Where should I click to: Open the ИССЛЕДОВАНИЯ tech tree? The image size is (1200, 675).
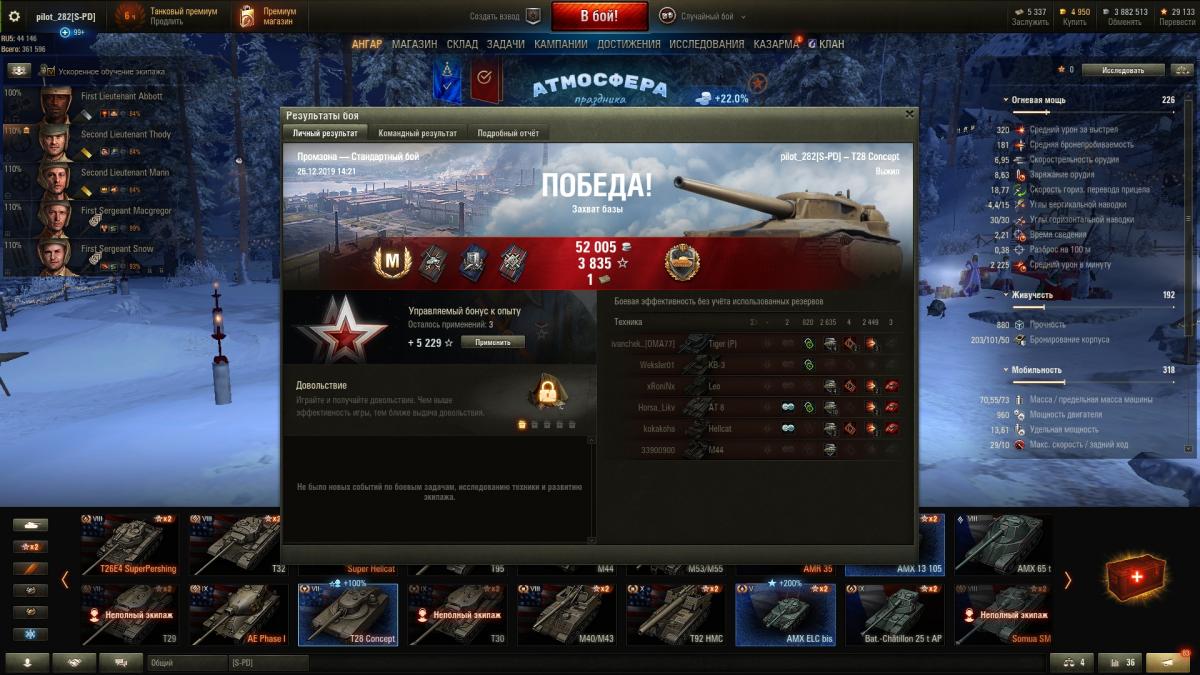pyautogui.click(x=706, y=44)
